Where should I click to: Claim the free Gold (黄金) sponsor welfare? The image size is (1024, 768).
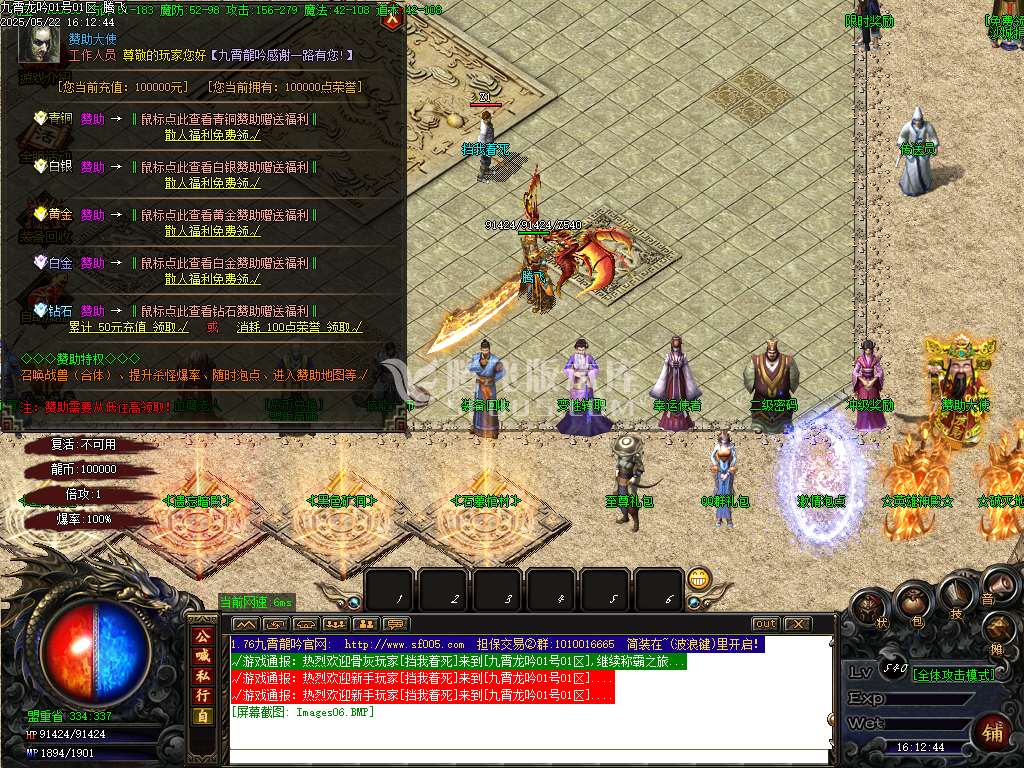tap(212, 231)
